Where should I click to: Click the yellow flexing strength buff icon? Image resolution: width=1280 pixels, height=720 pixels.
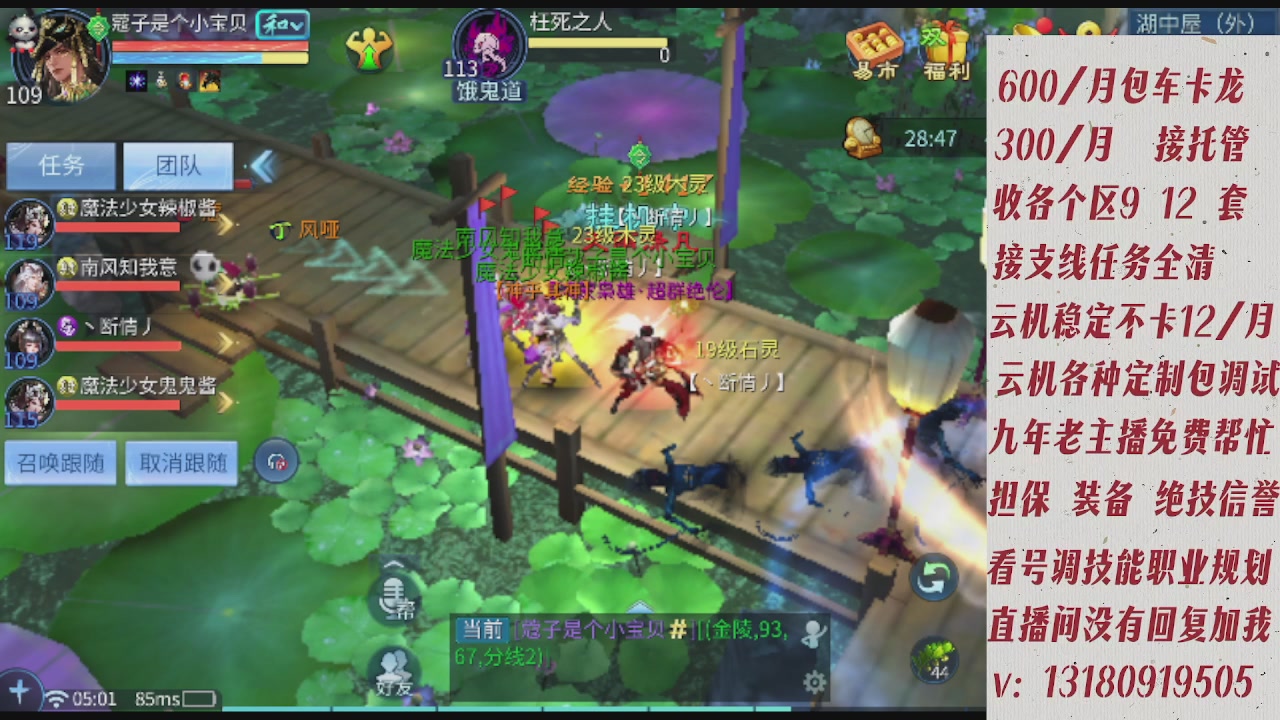pyautogui.click(x=371, y=45)
